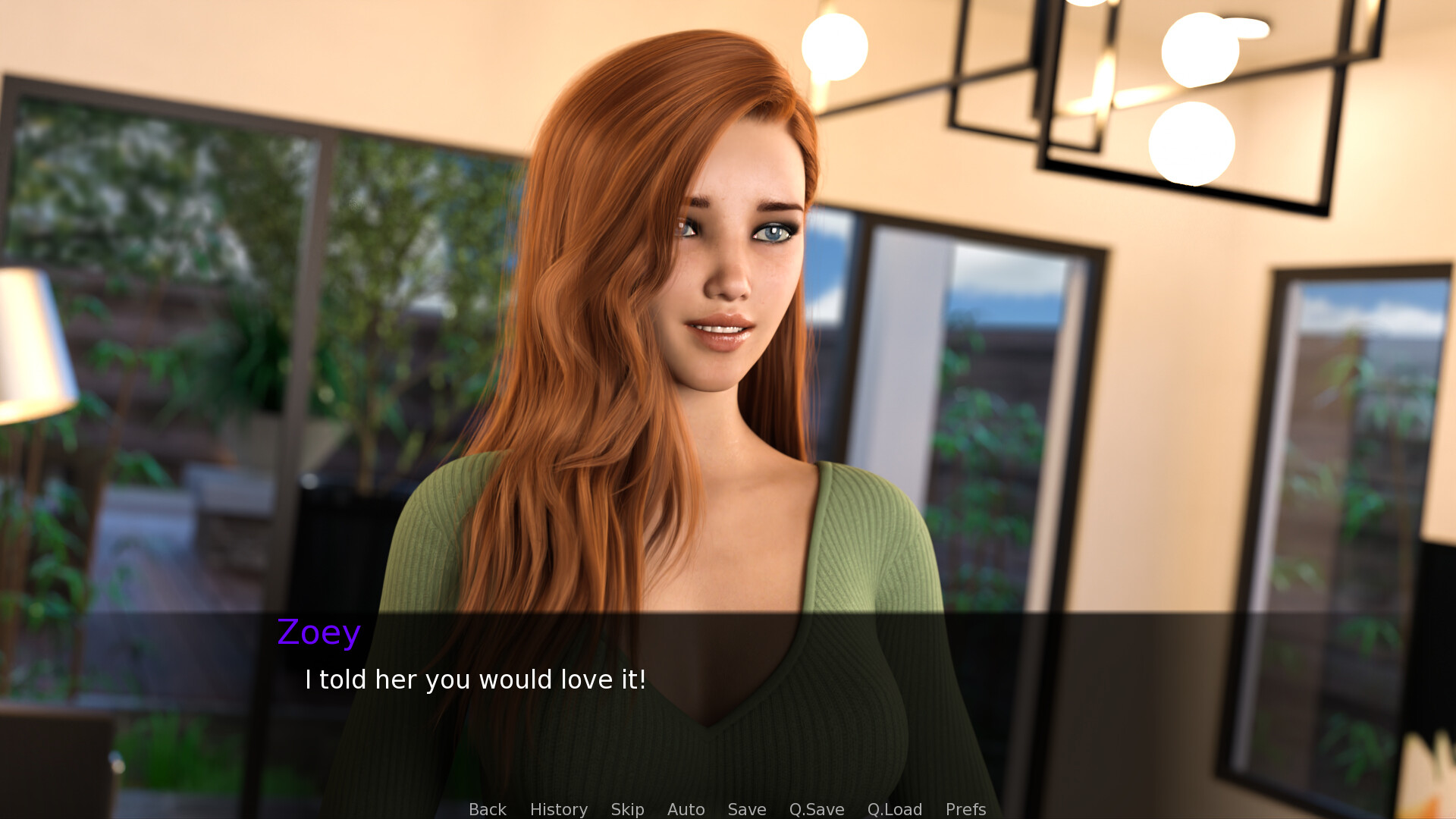
Task: Enable Skip mode to fast-forward text
Action: 626,809
